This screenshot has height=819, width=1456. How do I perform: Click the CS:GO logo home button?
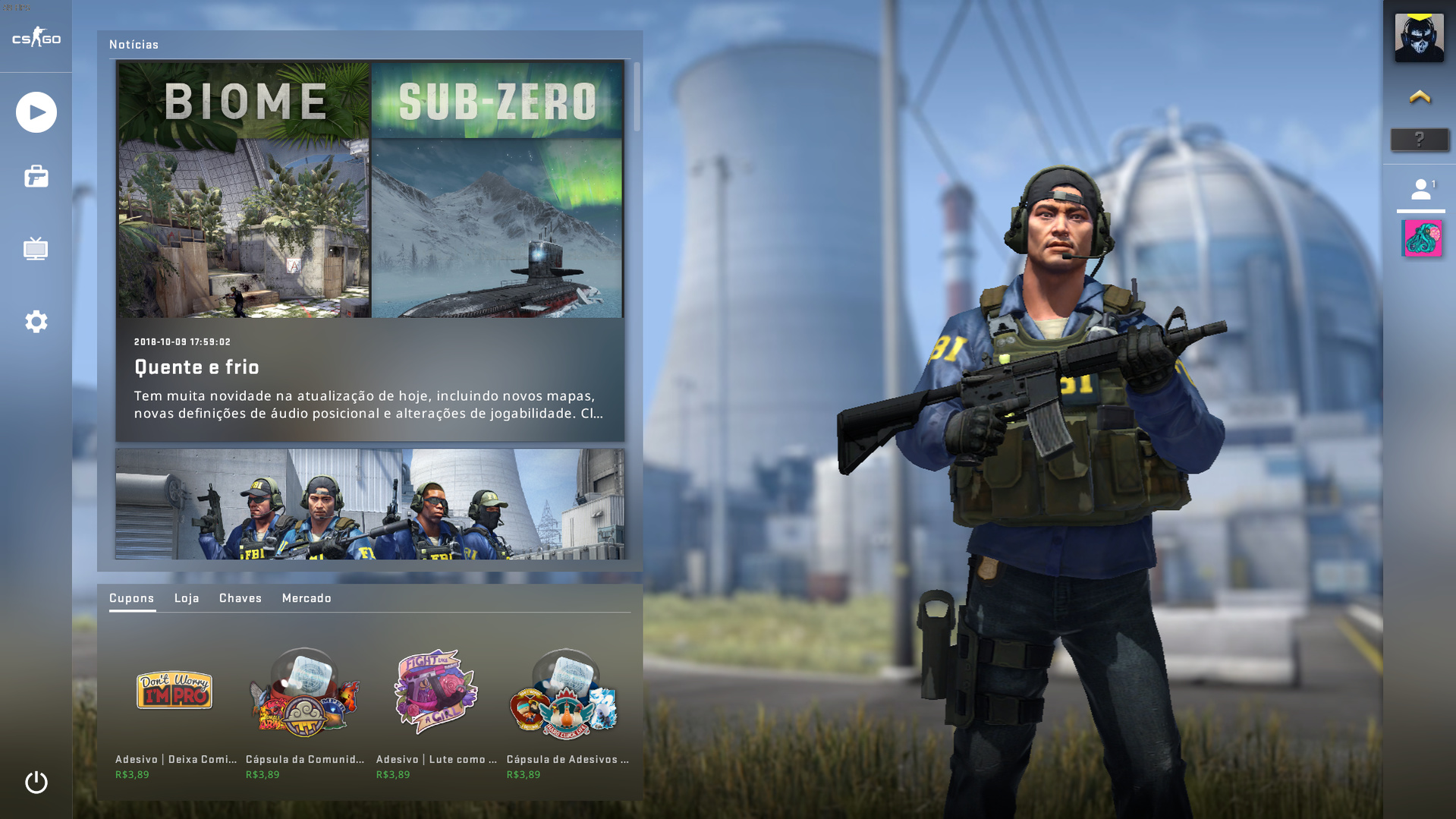tap(36, 36)
